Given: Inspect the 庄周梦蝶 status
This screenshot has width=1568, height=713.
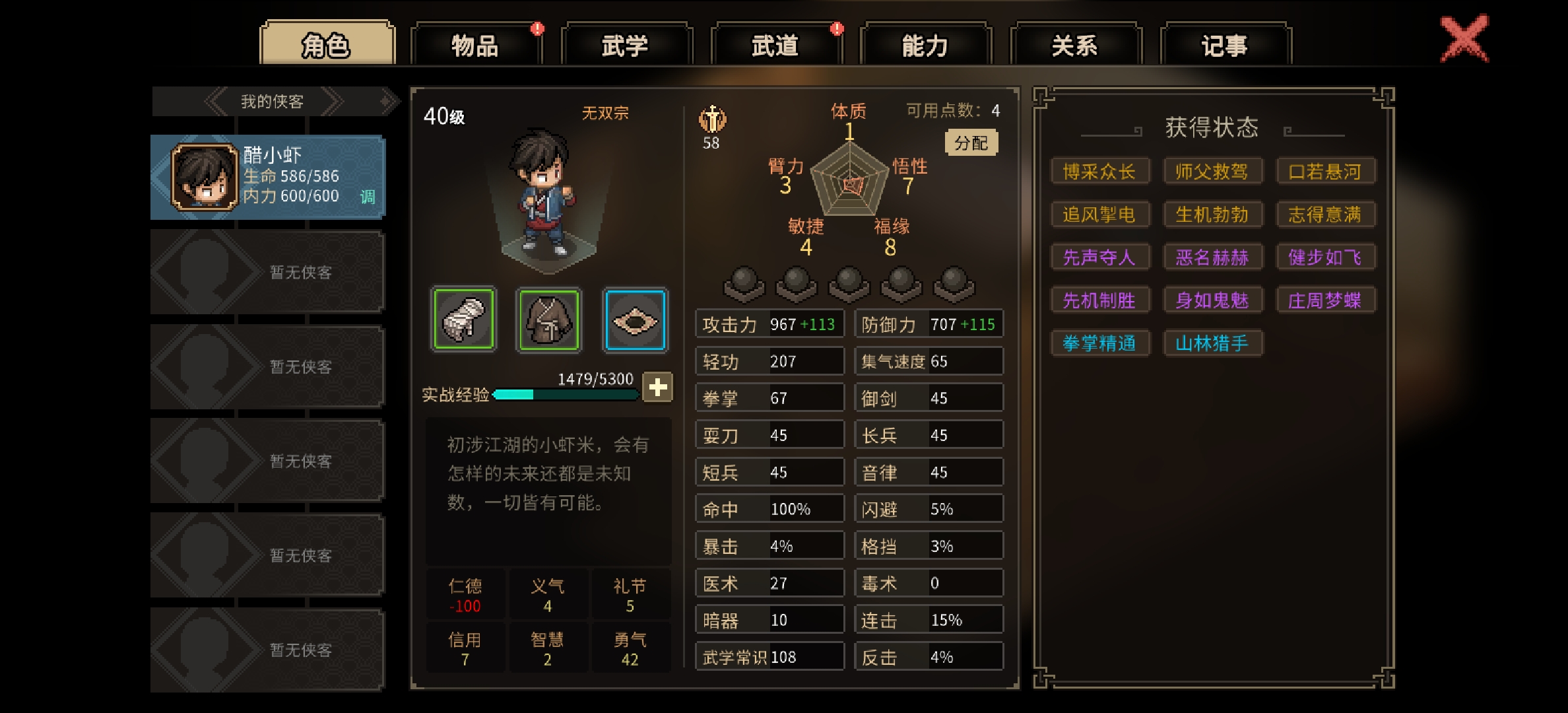Looking at the screenshot, I should point(1324,300).
